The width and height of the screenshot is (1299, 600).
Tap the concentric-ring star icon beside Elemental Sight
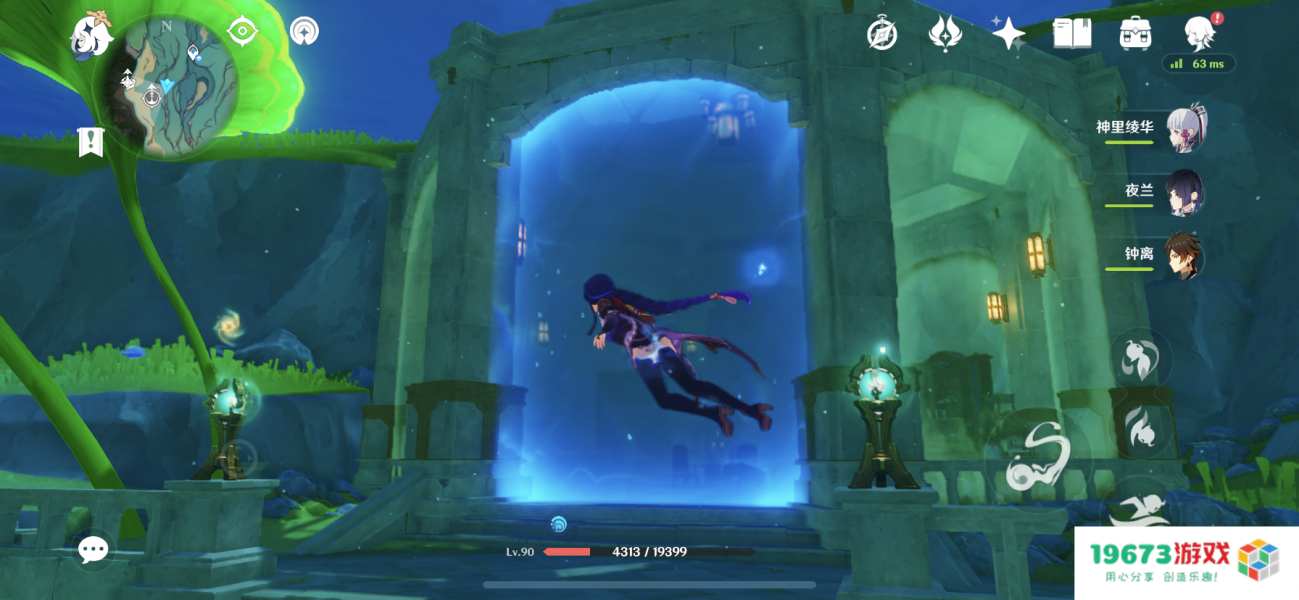[304, 31]
